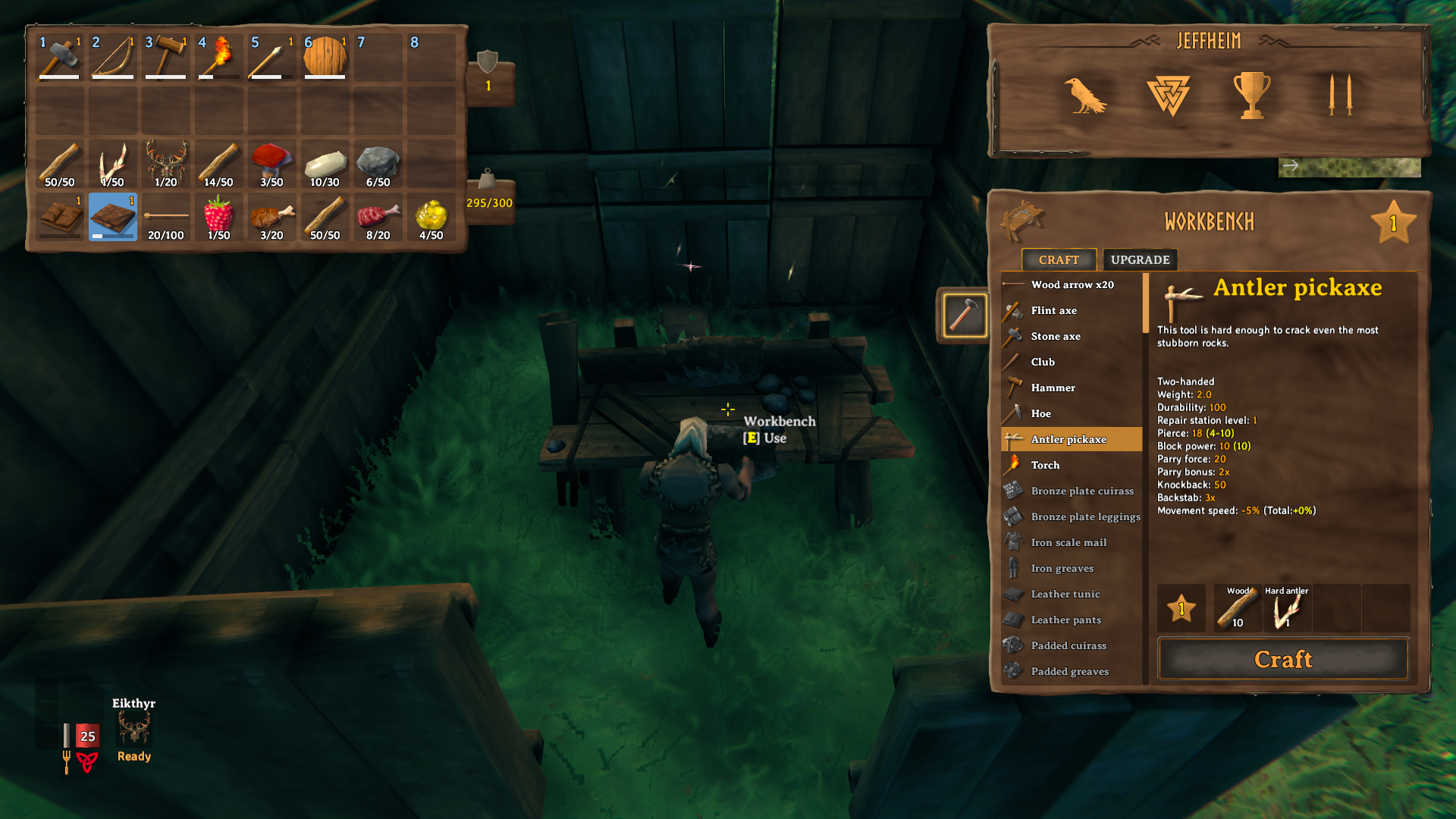Image resolution: width=1456 pixels, height=819 pixels.
Task: Open the trophies cup icon
Action: (1251, 96)
